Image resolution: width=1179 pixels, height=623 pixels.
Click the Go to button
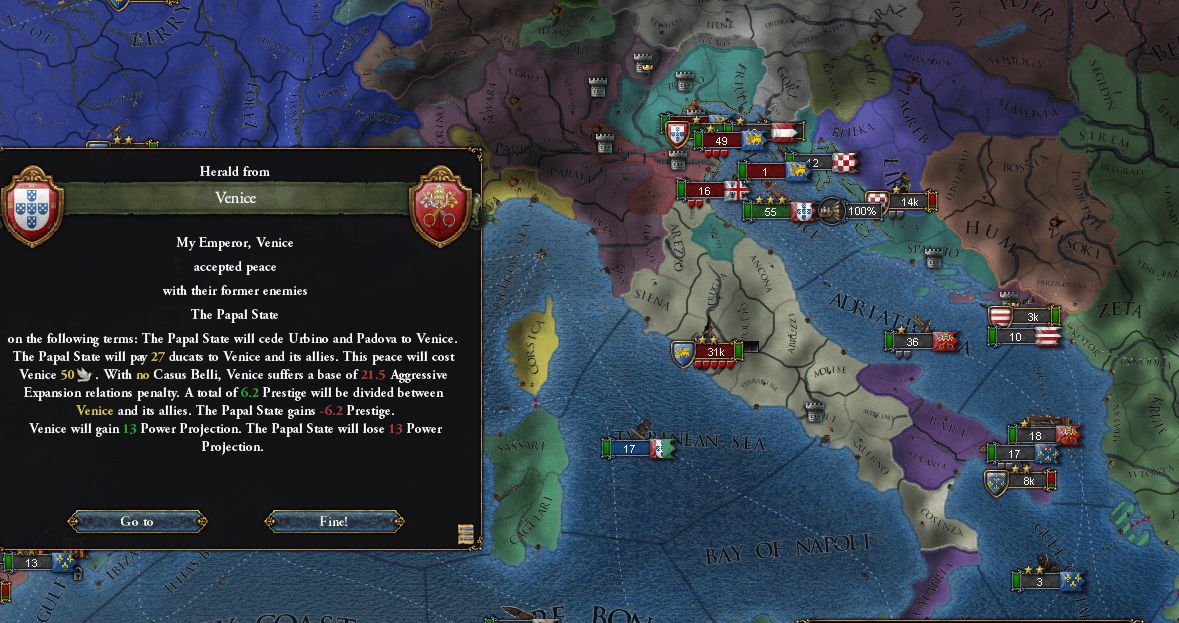point(137,521)
